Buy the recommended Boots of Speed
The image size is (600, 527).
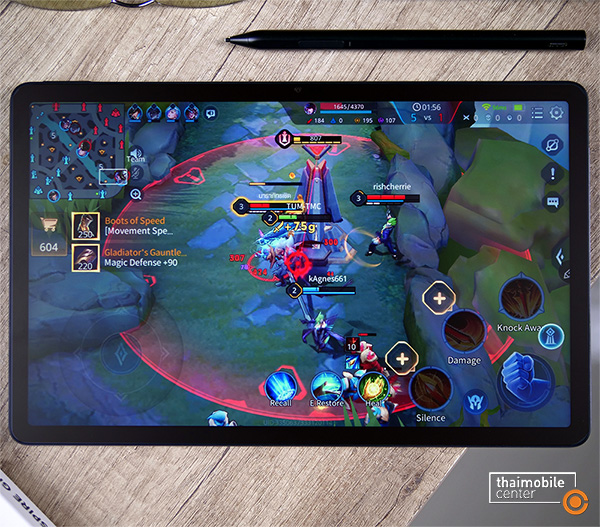click(x=85, y=226)
